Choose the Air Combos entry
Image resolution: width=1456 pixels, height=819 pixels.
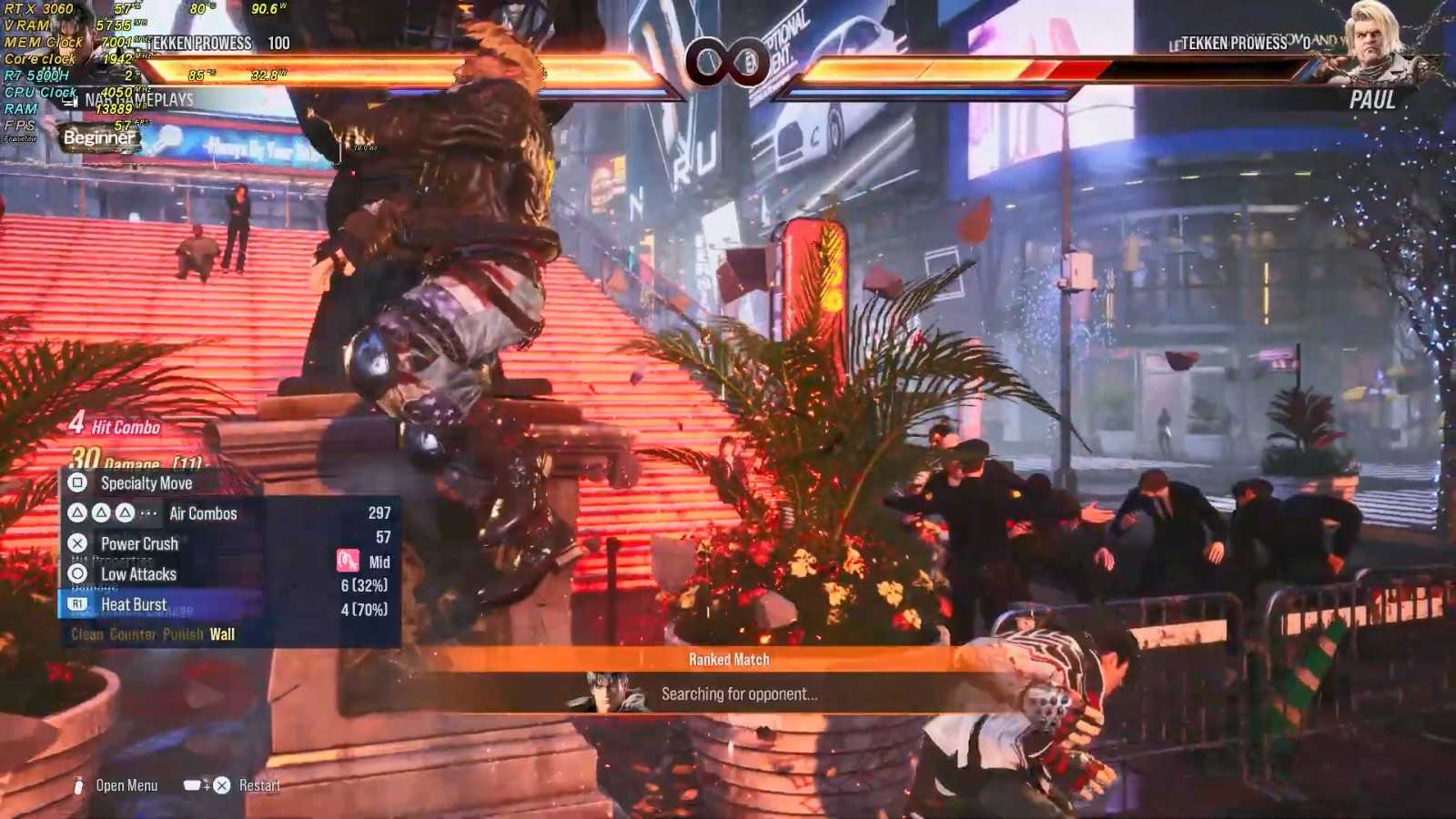click(x=202, y=513)
